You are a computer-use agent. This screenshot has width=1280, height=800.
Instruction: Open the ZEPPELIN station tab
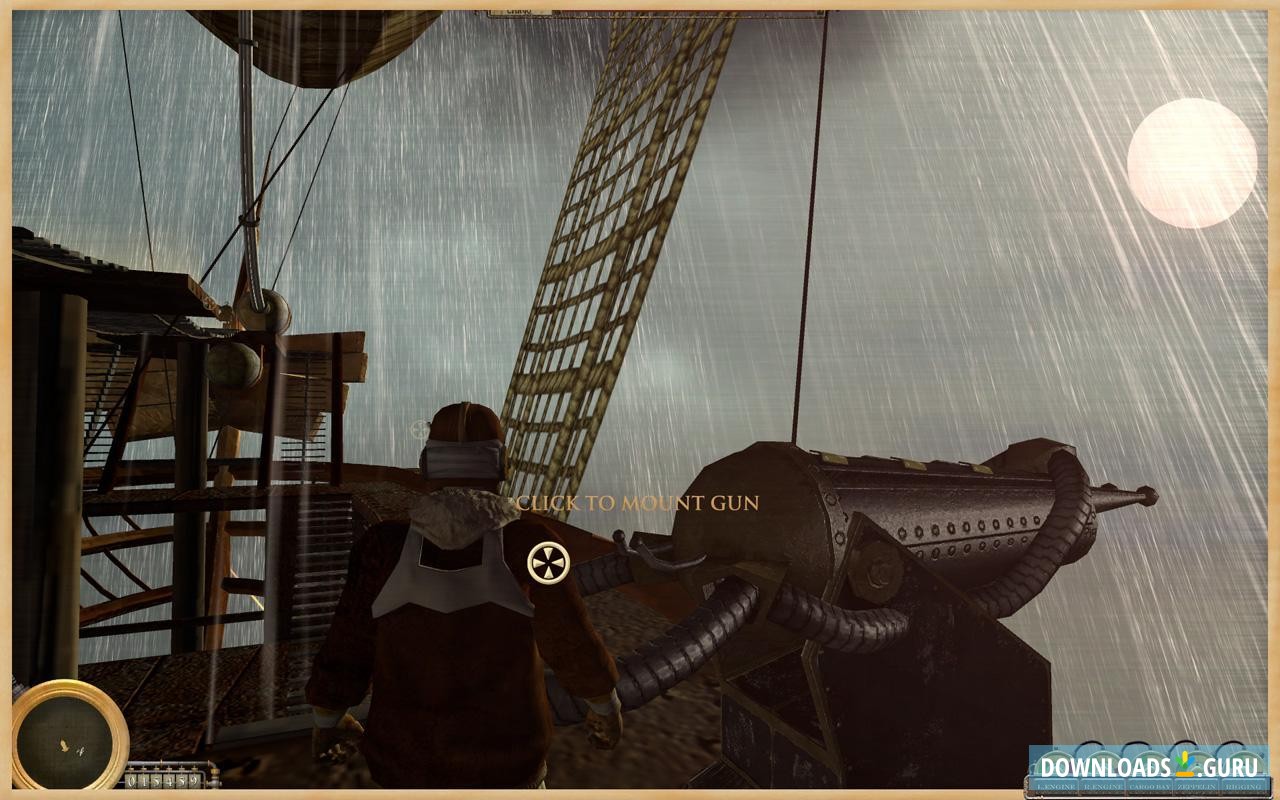(x=1197, y=786)
